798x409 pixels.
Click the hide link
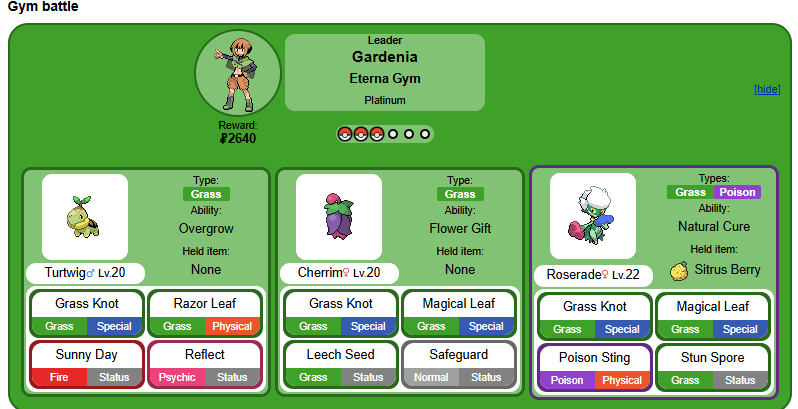pos(767,89)
